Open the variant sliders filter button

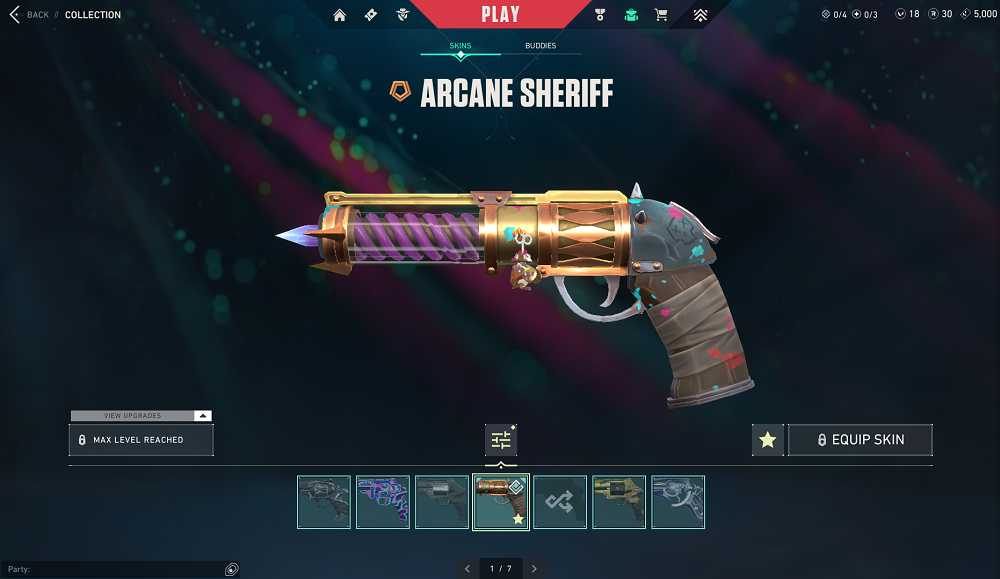click(x=501, y=440)
